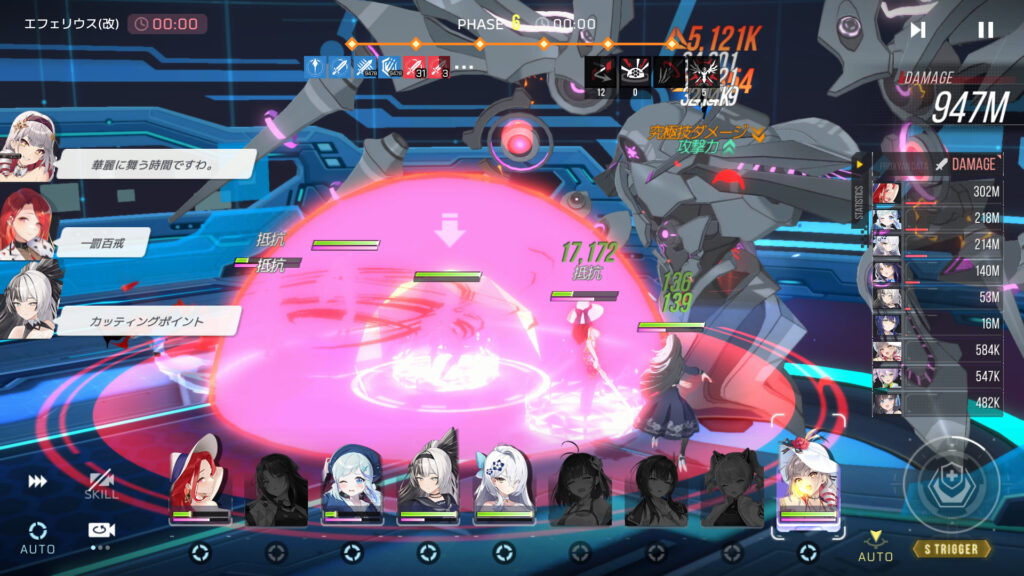Screen dimensions: 1024x576
Task: Show more buff icons via the ellipsis
Action: 464,67
